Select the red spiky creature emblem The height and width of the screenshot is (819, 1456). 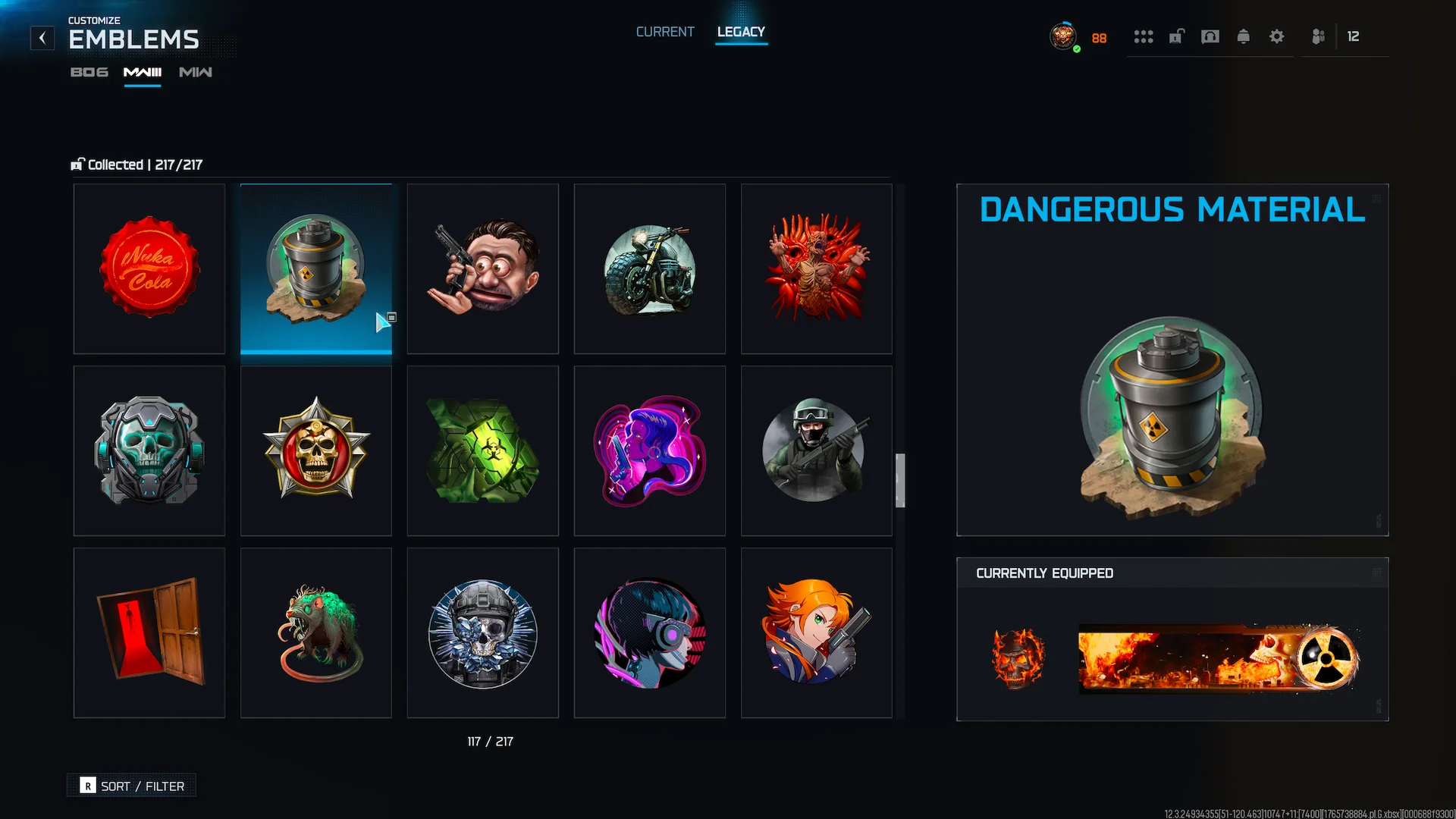click(817, 268)
